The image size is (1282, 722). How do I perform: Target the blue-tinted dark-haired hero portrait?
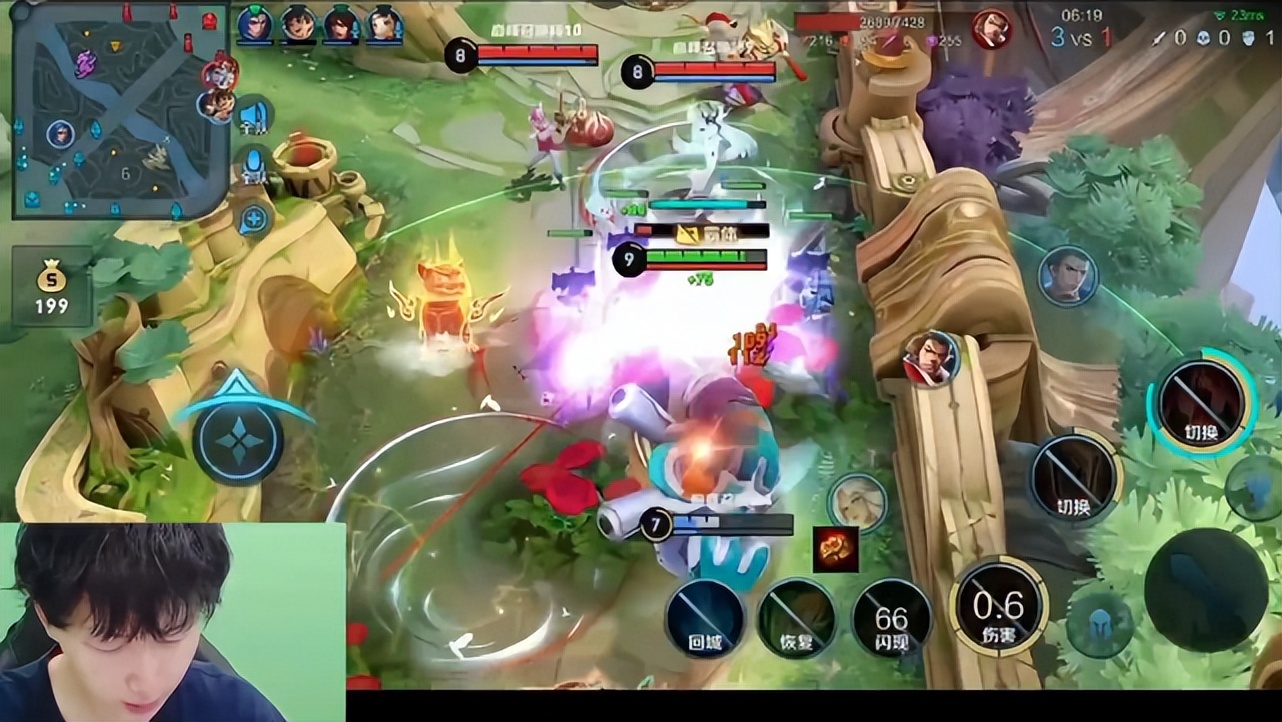coord(1067,275)
